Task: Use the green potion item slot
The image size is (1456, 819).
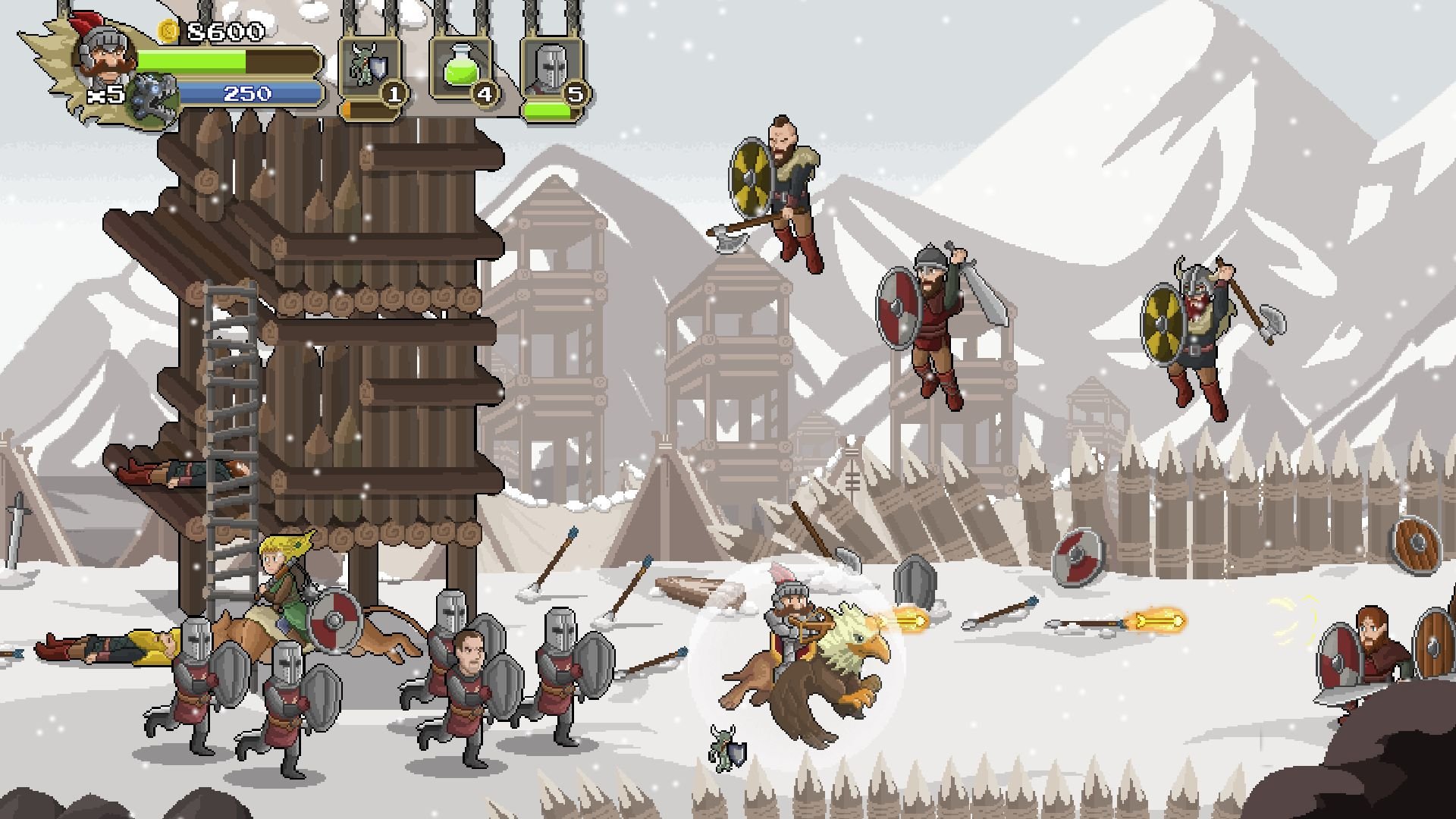Action: [x=461, y=68]
